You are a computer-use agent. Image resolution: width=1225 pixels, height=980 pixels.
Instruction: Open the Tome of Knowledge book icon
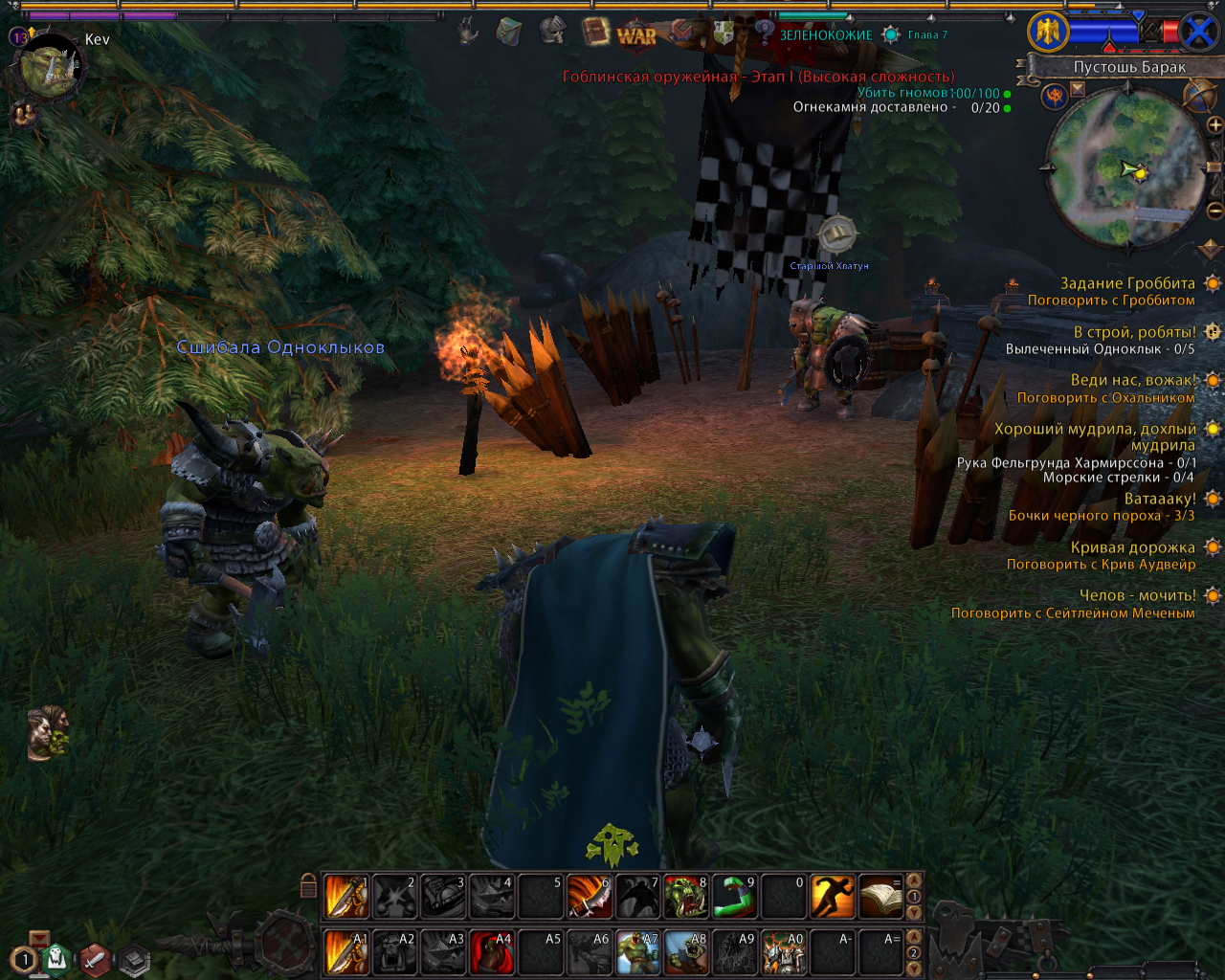coord(595,32)
